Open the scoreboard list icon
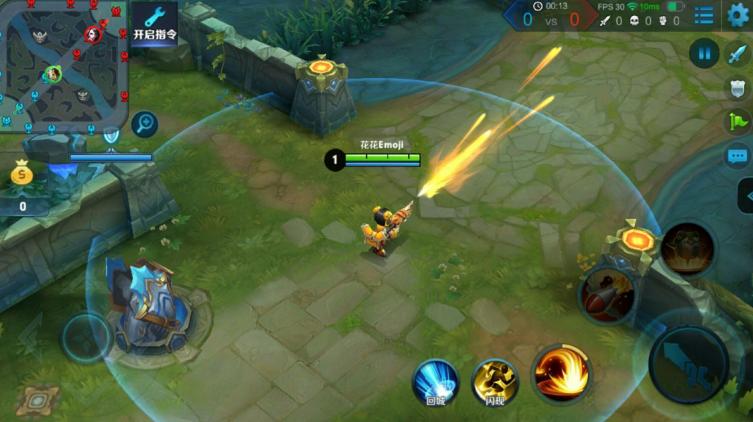753x422 pixels. 705,15
